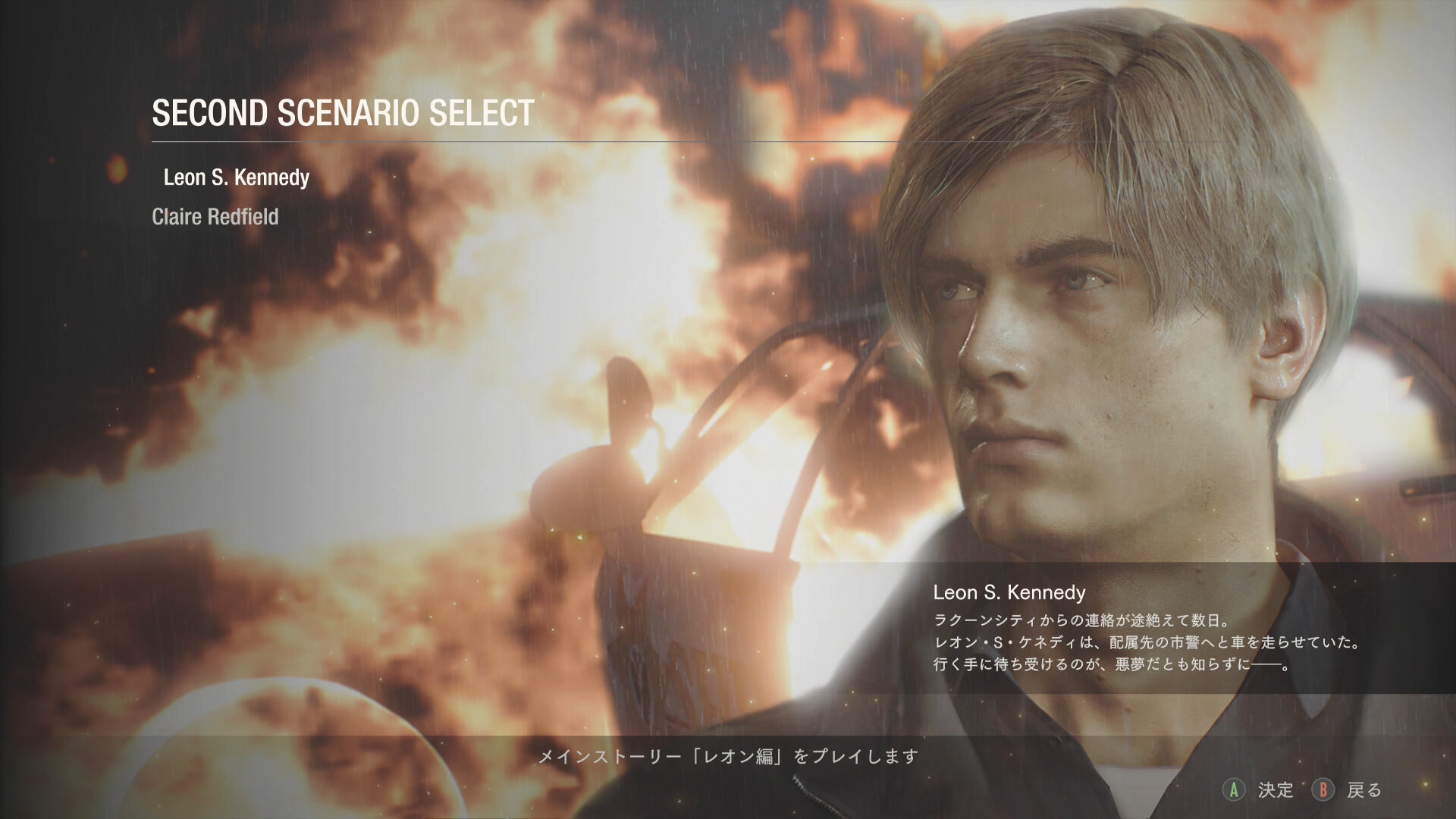Image resolution: width=1456 pixels, height=819 pixels.
Task: Select Leon S. Kennedy scenario
Action: click(x=237, y=177)
